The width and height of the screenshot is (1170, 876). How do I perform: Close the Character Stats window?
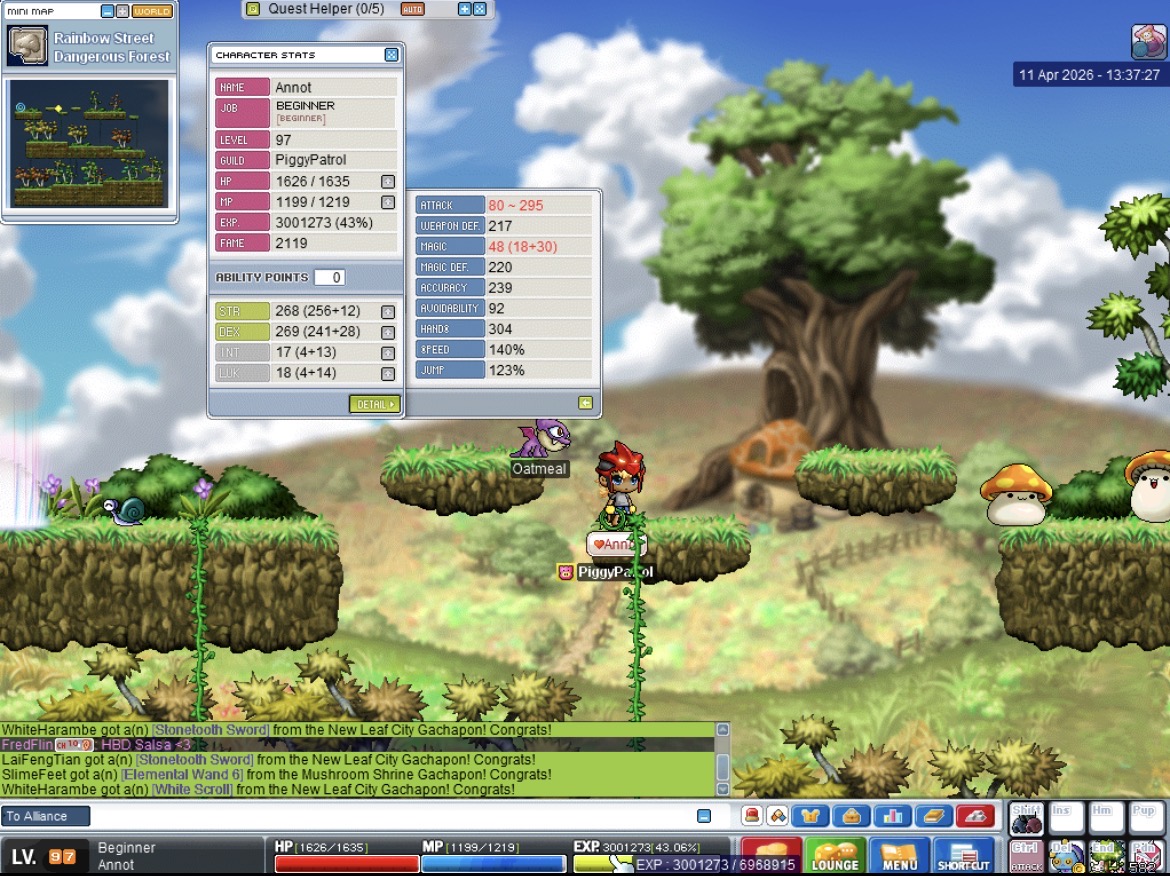(391, 55)
